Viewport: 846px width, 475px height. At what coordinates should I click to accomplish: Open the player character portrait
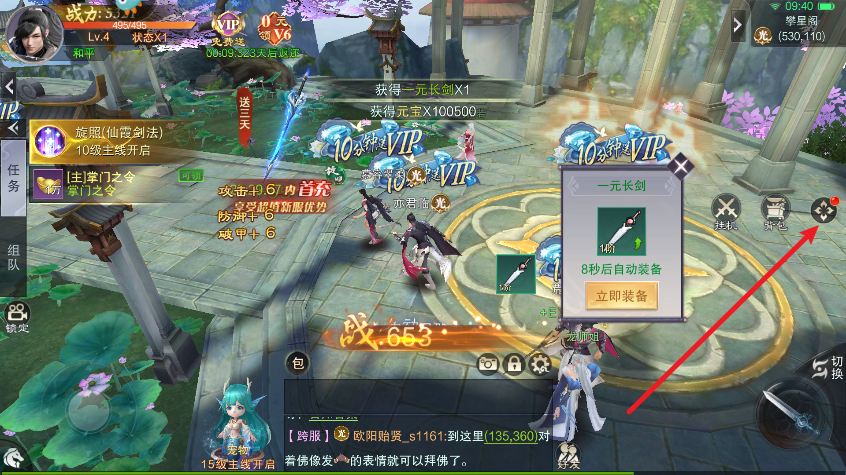point(33,30)
